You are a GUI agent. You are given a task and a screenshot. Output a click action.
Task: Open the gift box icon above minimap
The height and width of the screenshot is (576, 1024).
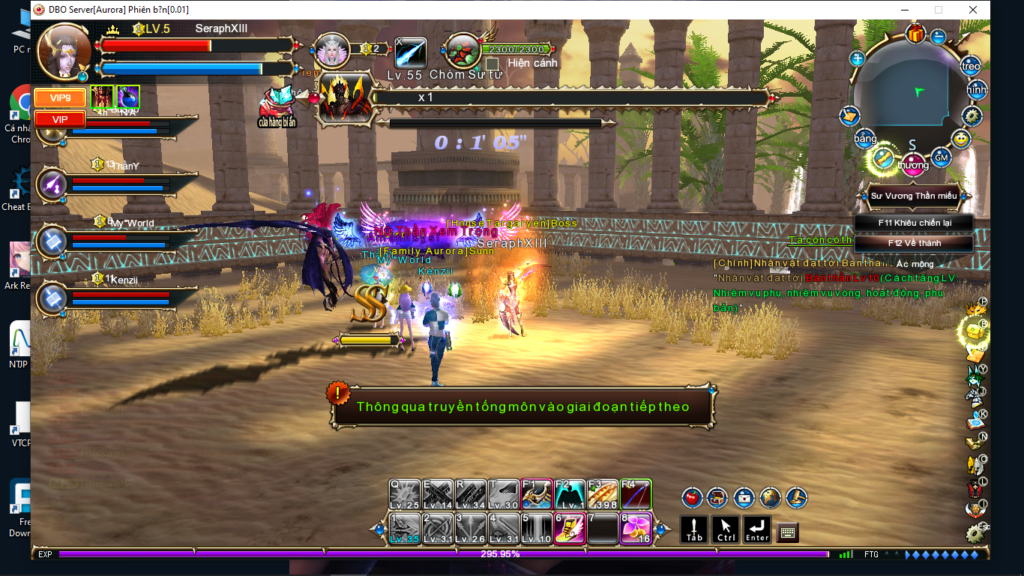[x=915, y=34]
